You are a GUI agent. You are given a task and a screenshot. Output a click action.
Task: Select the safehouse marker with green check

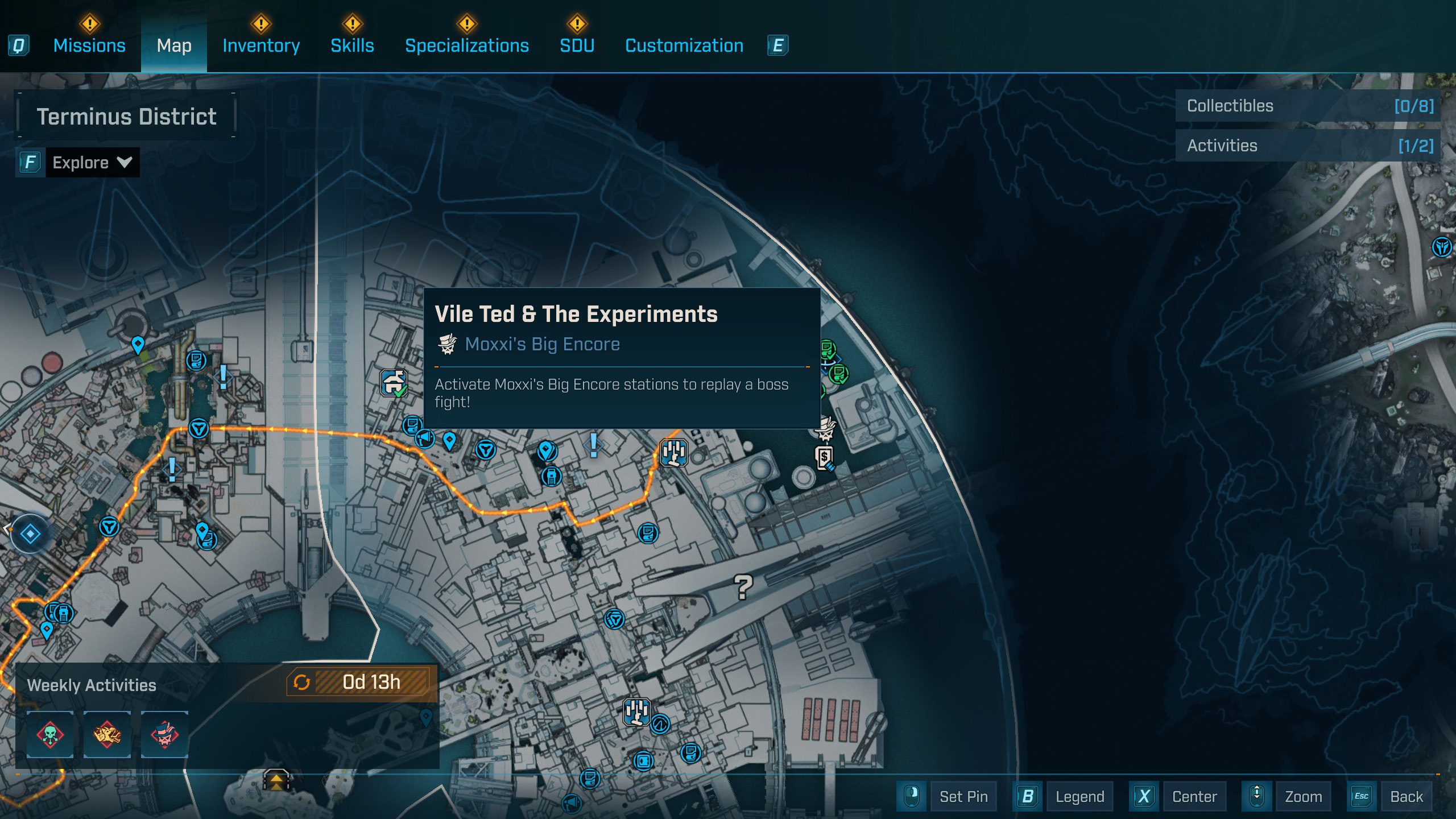click(x=394, y=382)
